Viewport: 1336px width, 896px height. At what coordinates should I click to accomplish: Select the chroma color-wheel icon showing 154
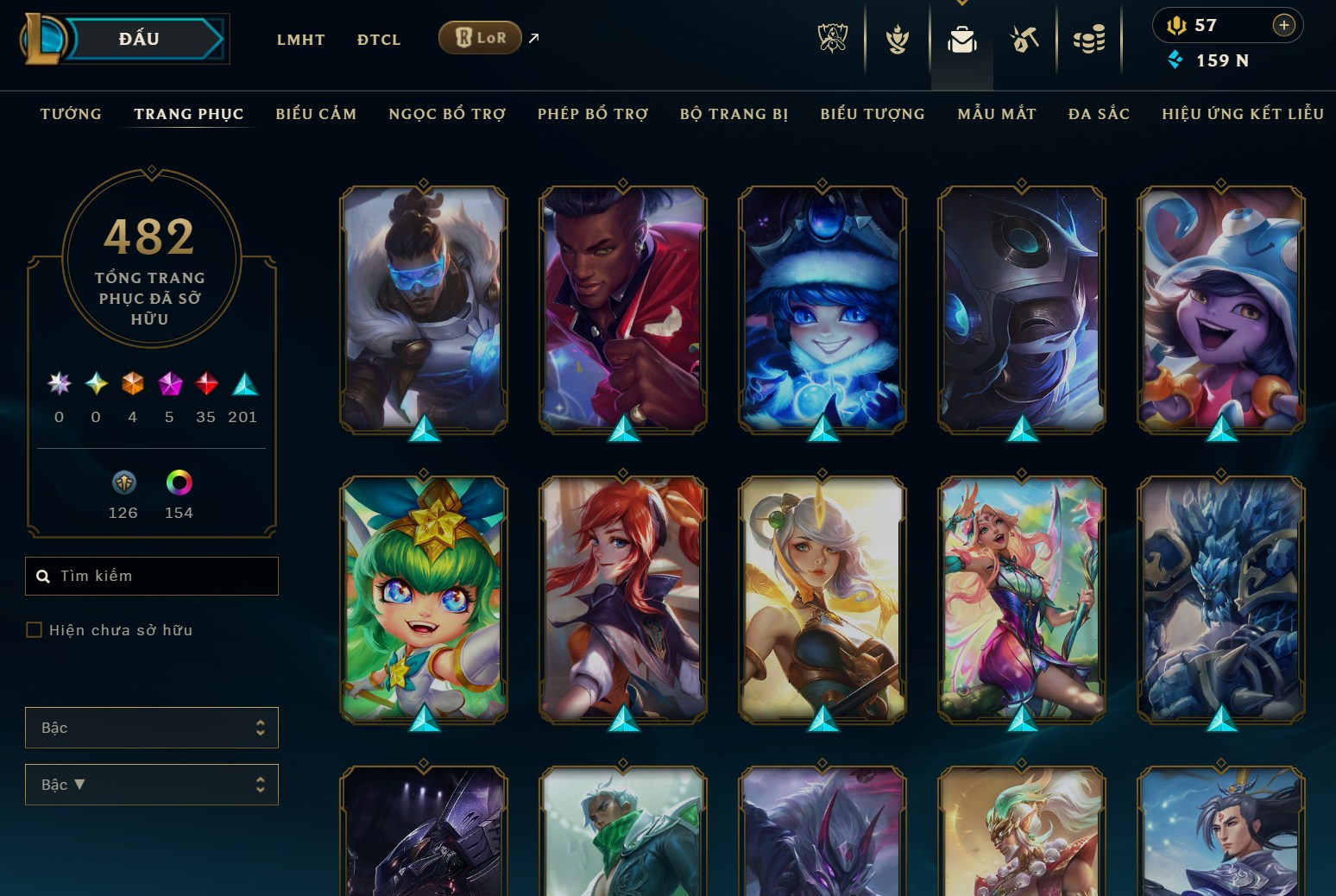pyautogui.click(x=178, y=483)
